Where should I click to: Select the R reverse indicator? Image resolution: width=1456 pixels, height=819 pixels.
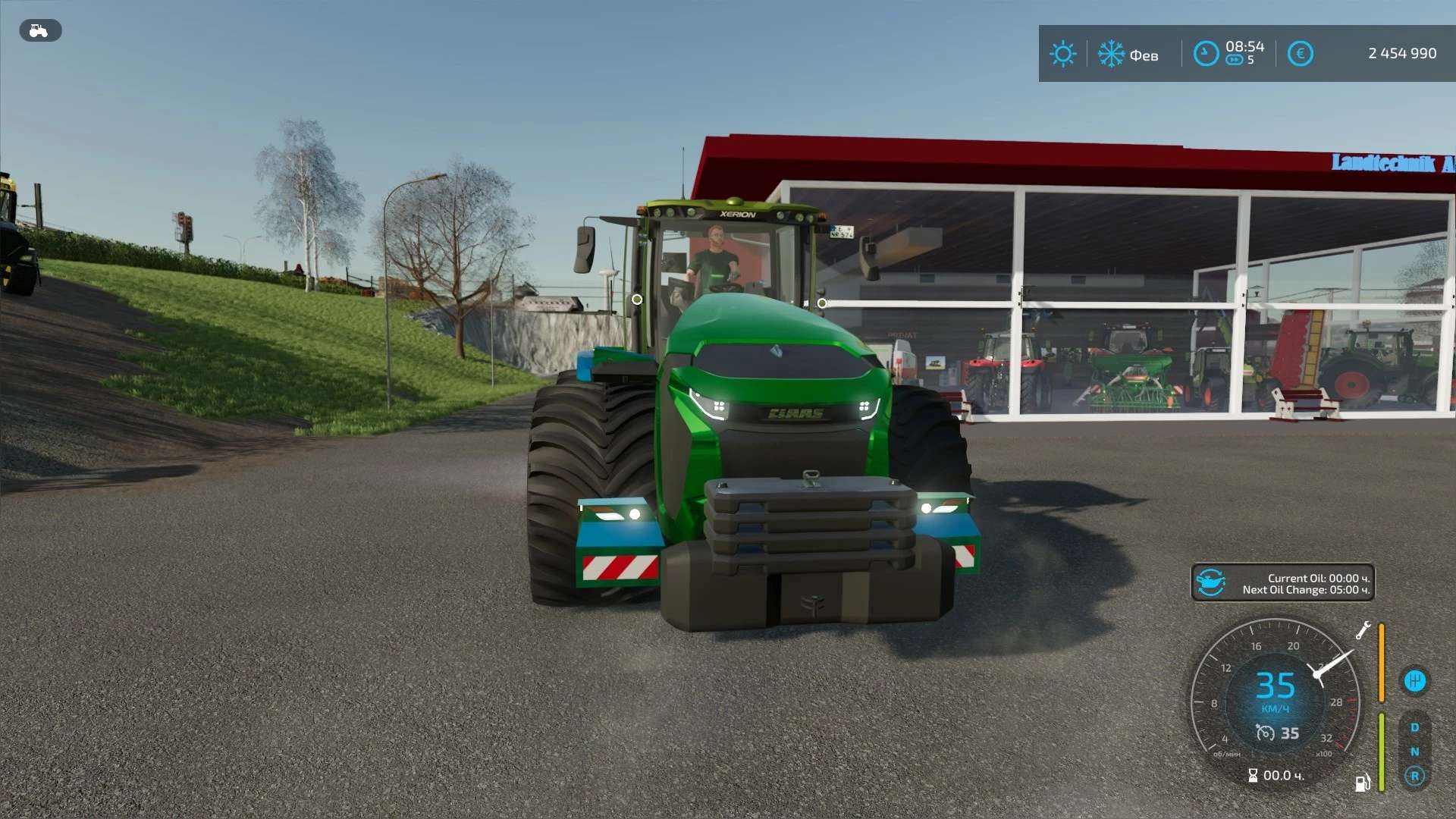pos(1414,776)
